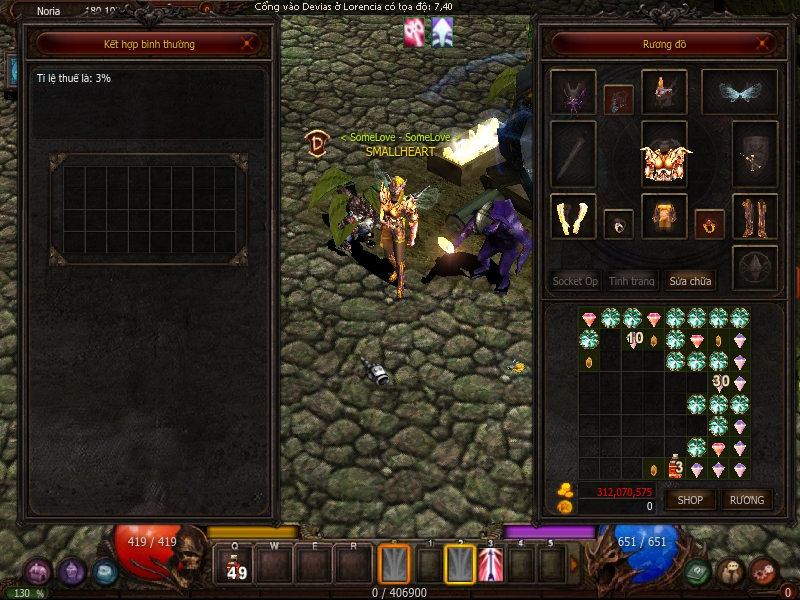
Task: Select the red potion stack of 3
Action: 675,467
